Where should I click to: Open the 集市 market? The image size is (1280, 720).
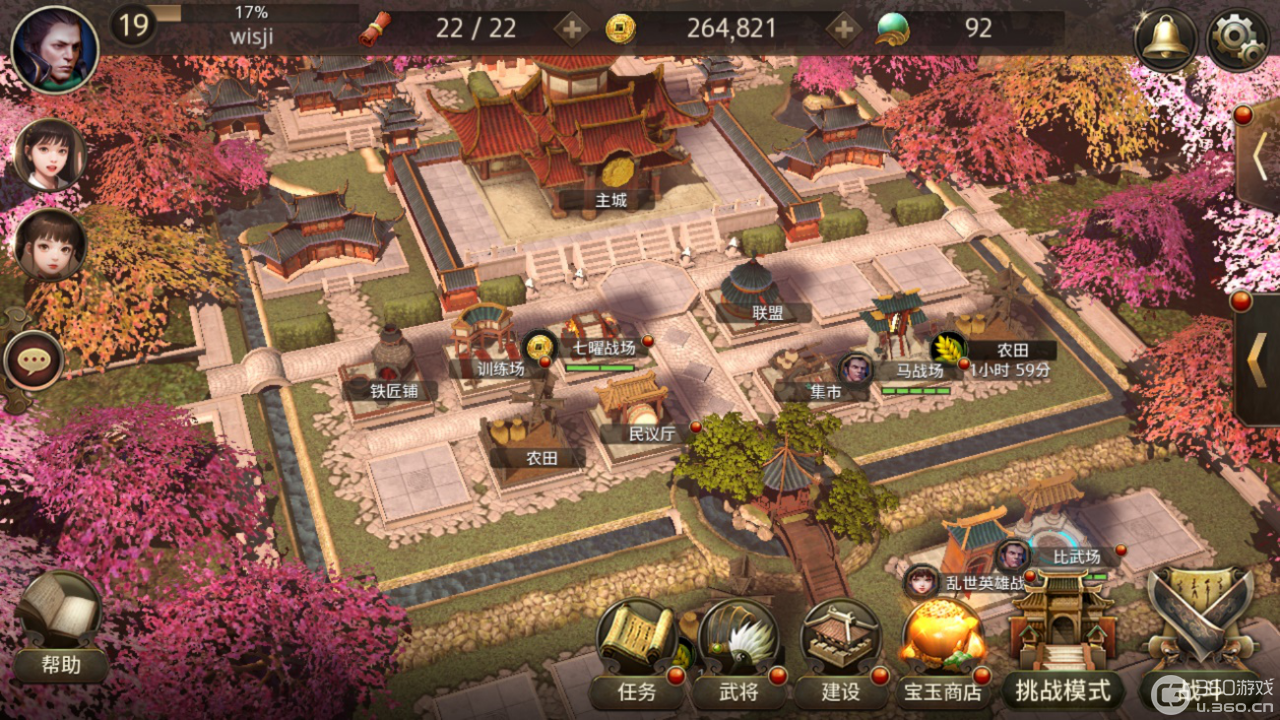pyautogui.click(x=824, y=392)
